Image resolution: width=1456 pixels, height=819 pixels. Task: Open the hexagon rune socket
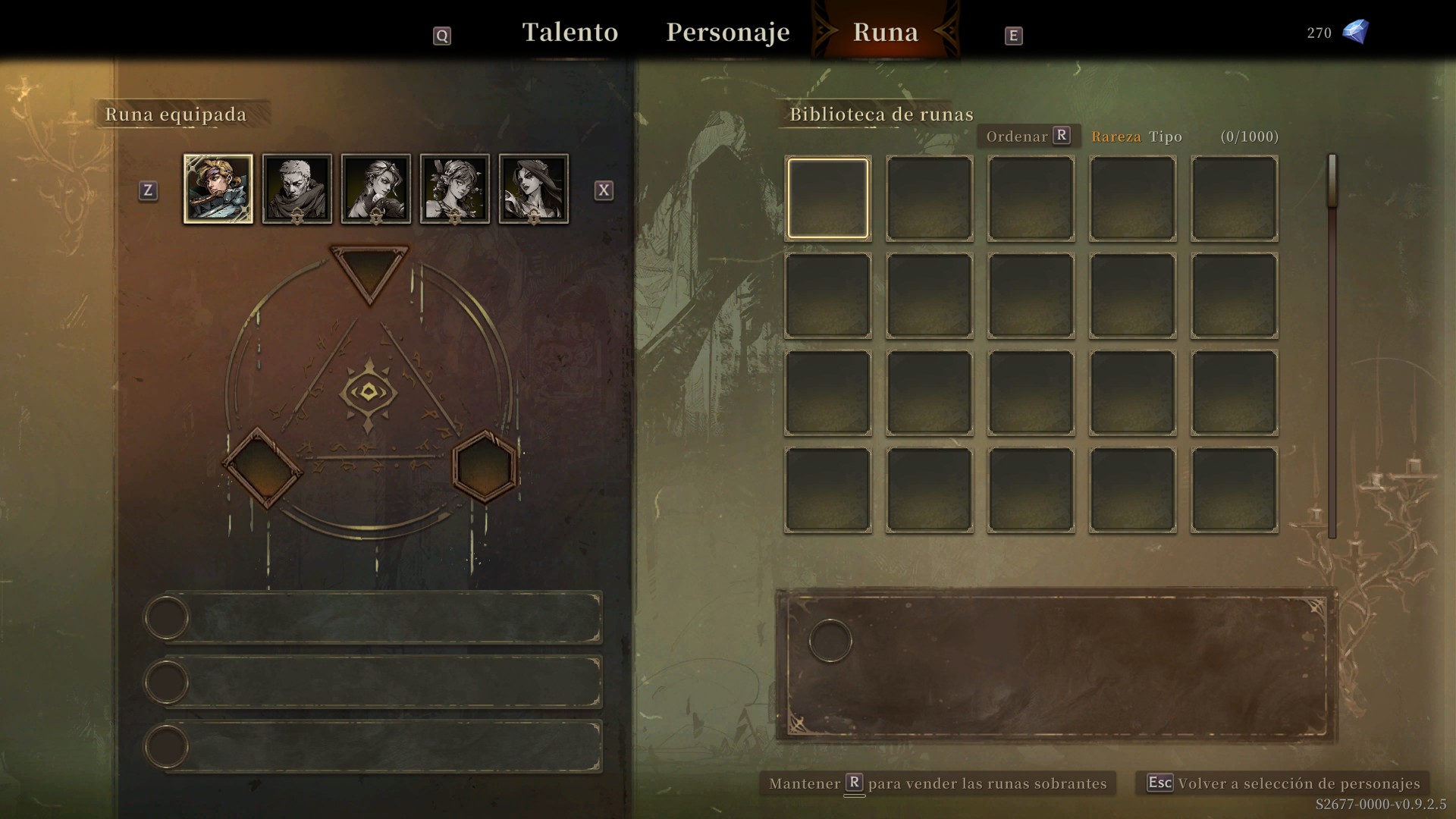(485, 467)
